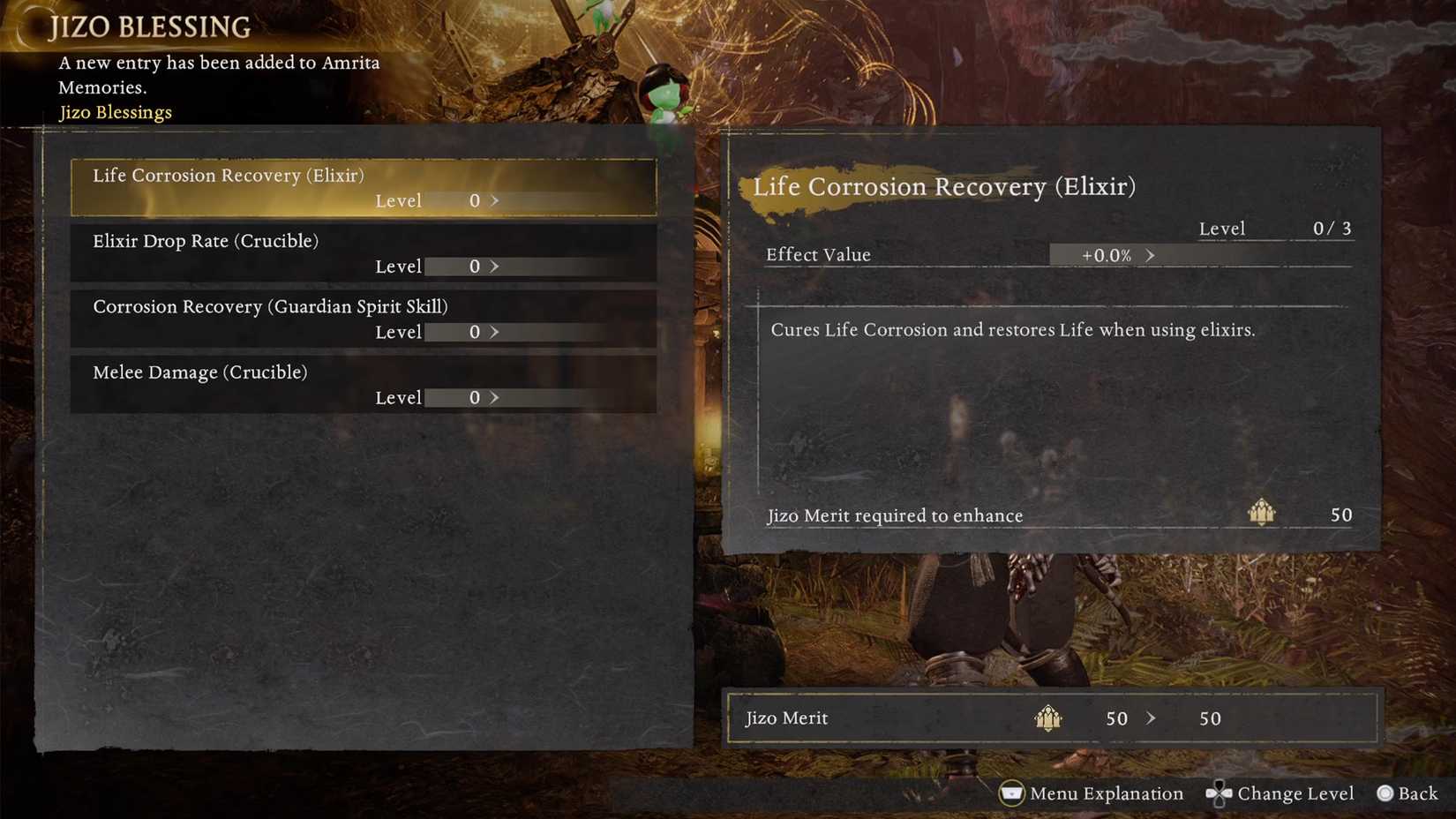Open the Effect Value chevron in the detail panel
Screen dimensions: 1456x819
[1151, 255]
